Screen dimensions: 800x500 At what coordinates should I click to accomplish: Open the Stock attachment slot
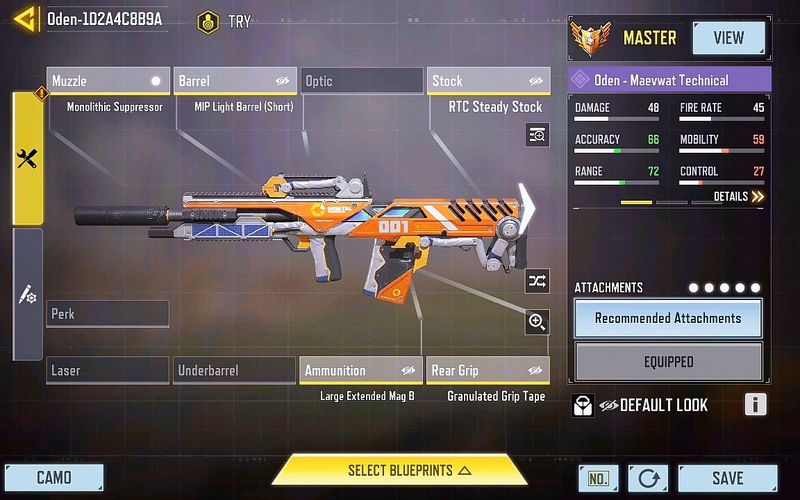tap(488, 81)
